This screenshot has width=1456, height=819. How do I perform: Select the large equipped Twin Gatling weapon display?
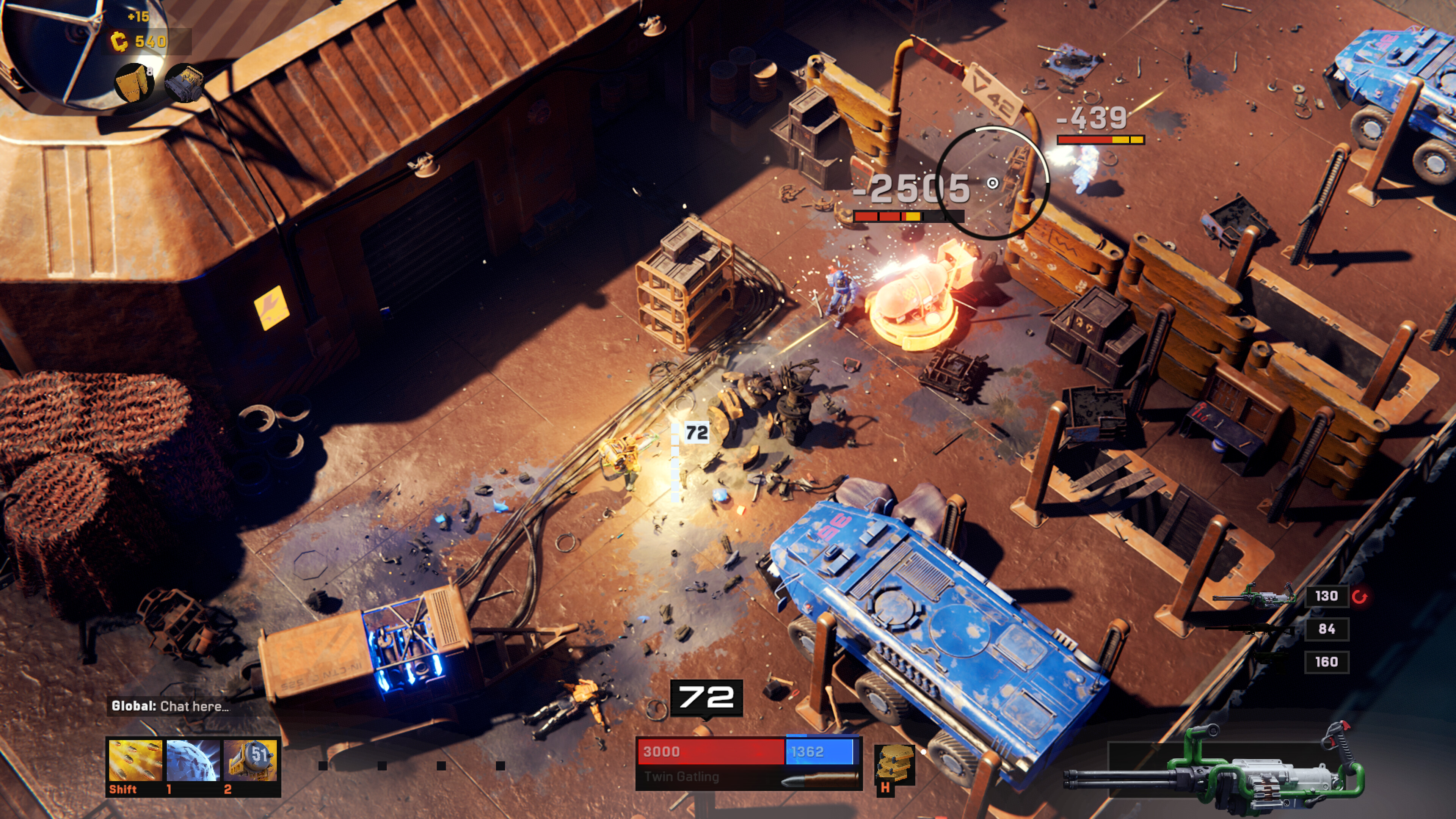click(1215, 769)
